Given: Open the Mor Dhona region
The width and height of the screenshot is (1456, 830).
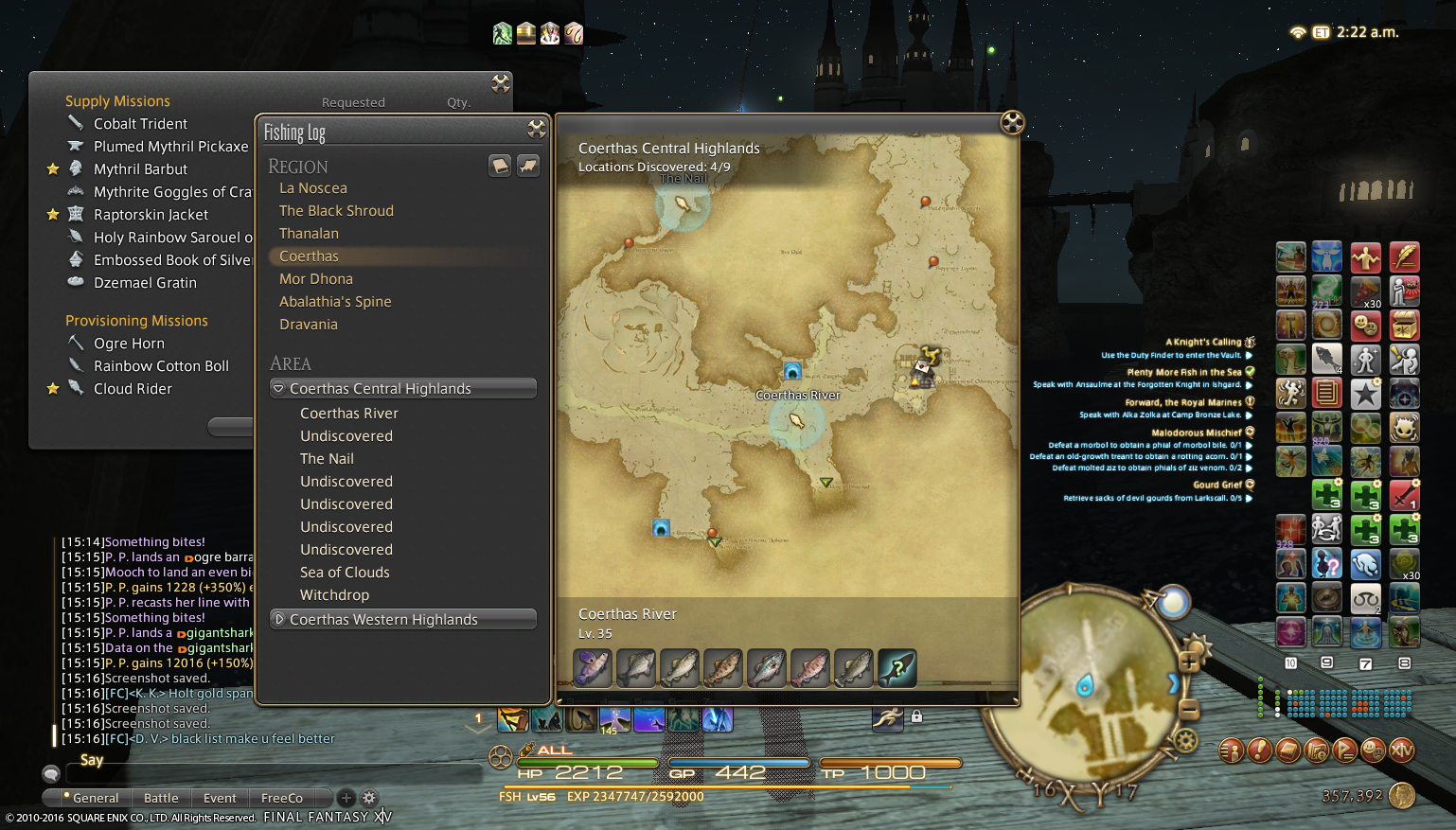Looking at the screenshot, I should pos(316,279).
